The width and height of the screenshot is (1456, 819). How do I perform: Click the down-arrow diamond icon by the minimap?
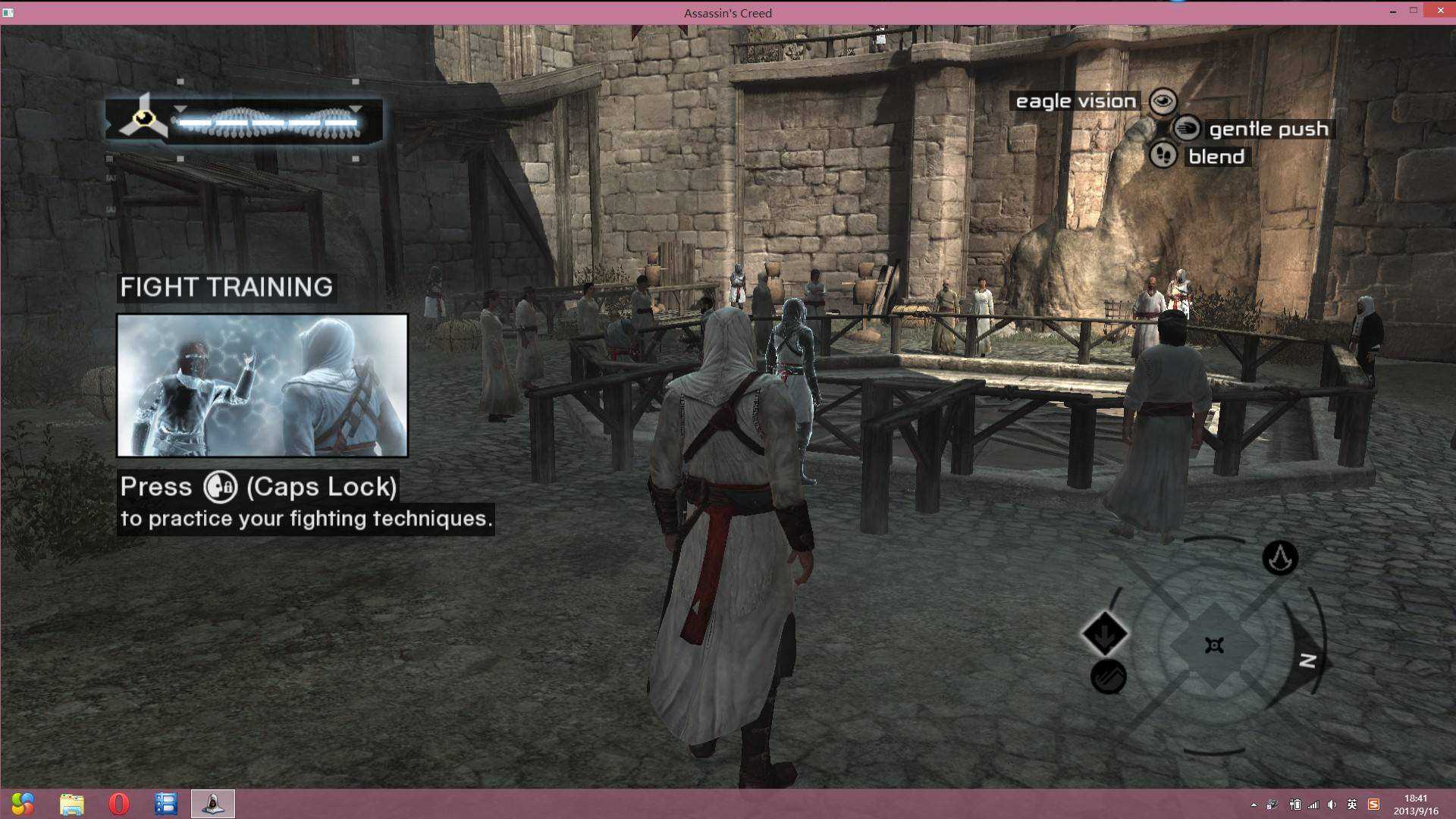coord(1105,633)
